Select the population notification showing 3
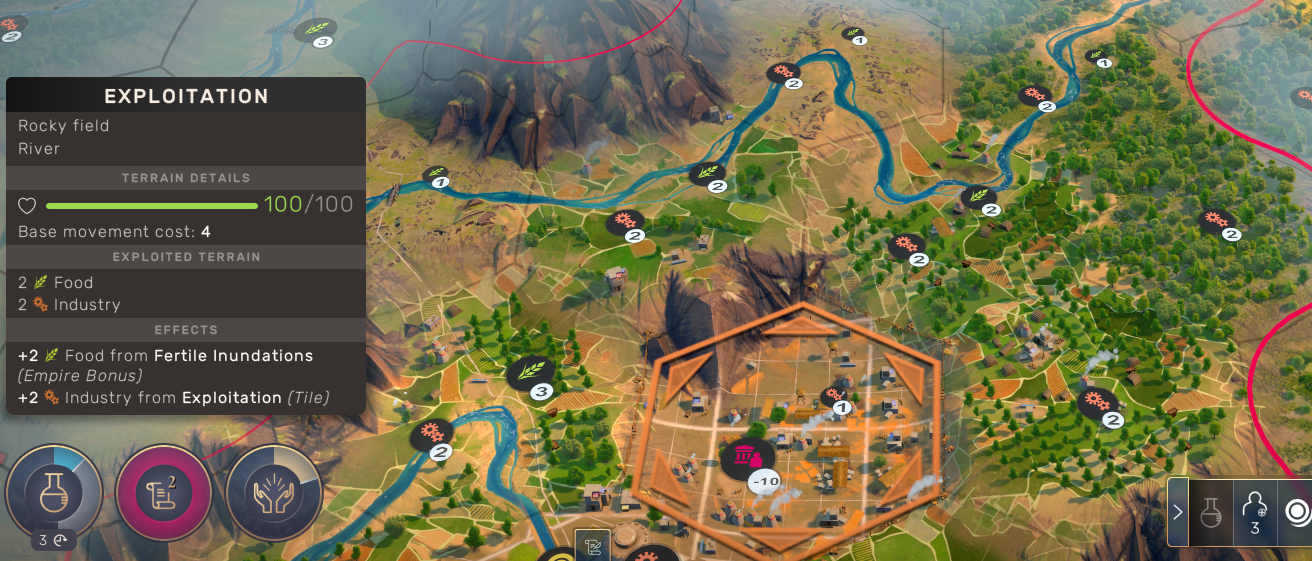1312x561 pixels. pyautogui.click(x=1255, y=512)
